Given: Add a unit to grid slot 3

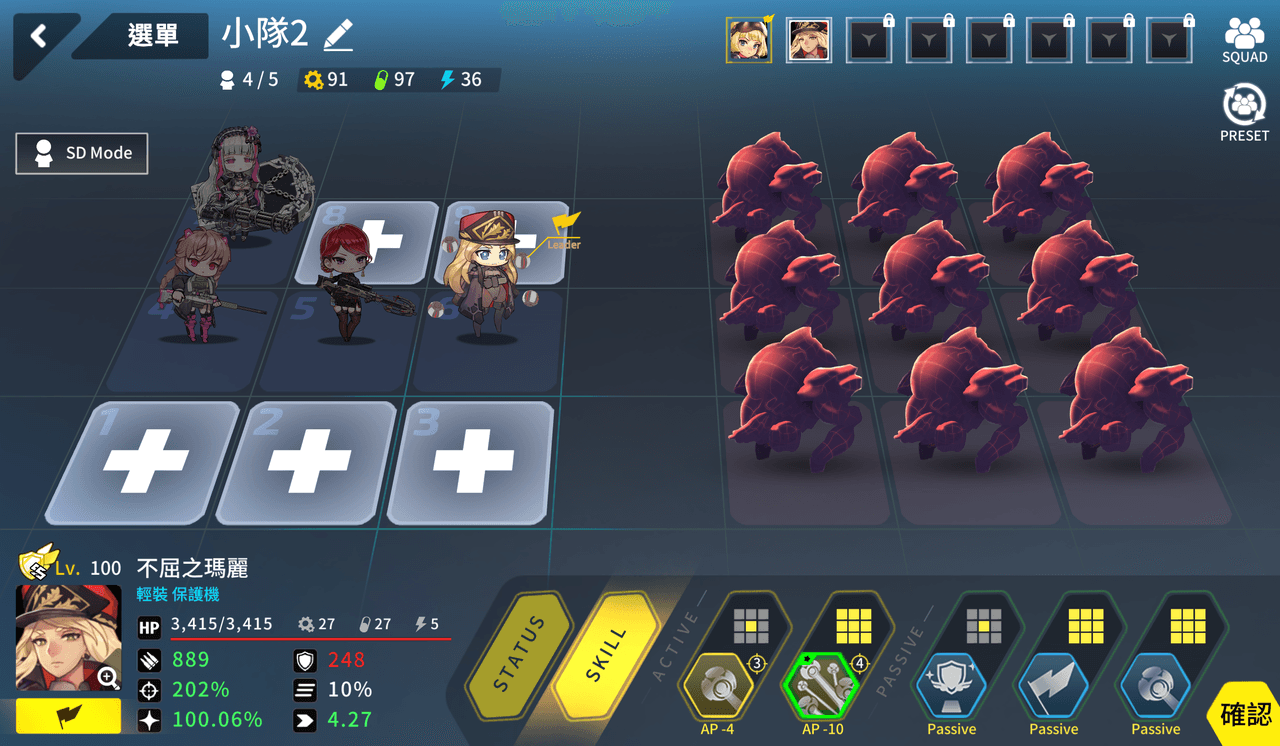Looking at the screenshot, I should click(x=471, y=462).
